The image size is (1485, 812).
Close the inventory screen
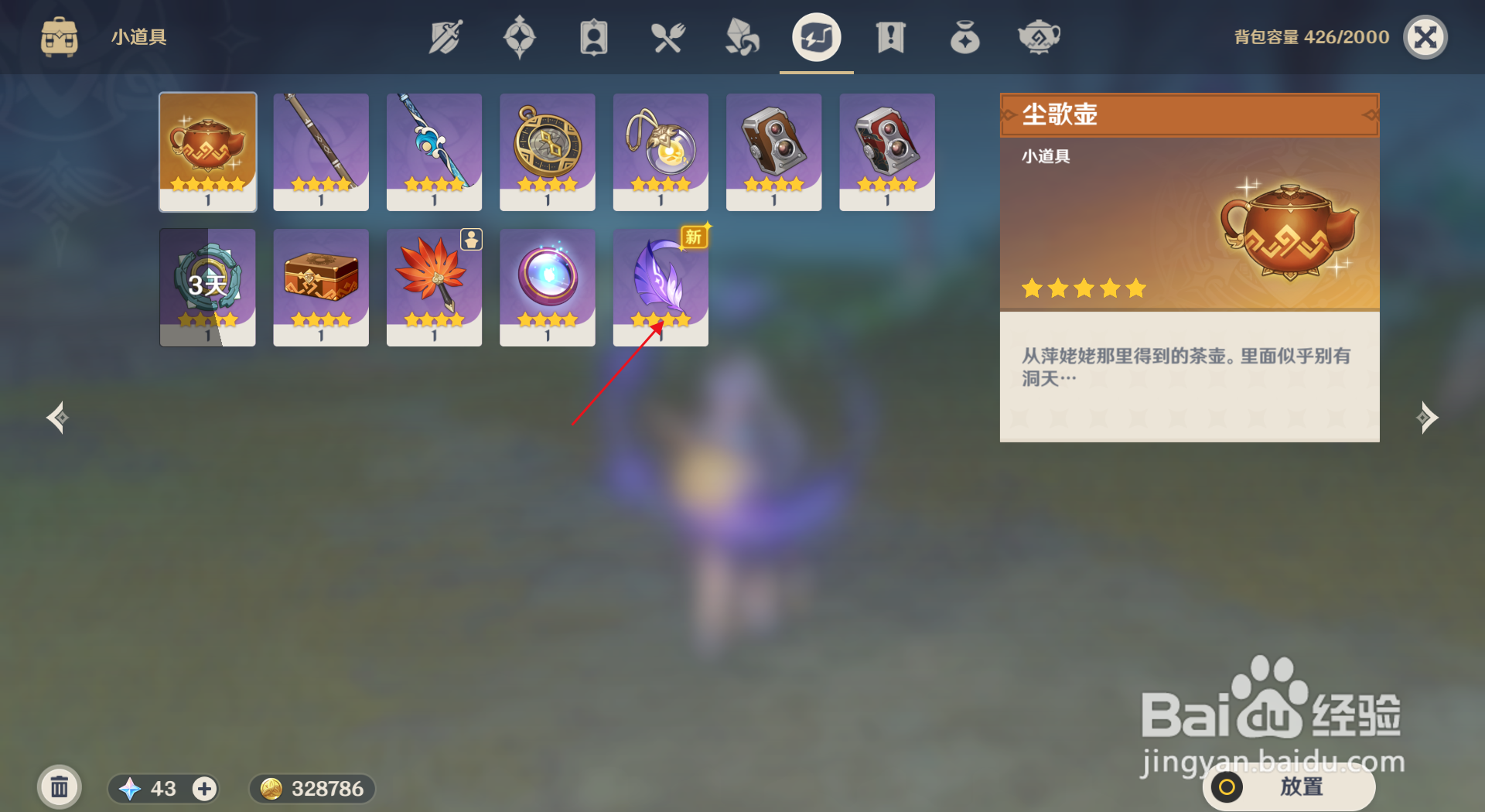[1425, 36]
